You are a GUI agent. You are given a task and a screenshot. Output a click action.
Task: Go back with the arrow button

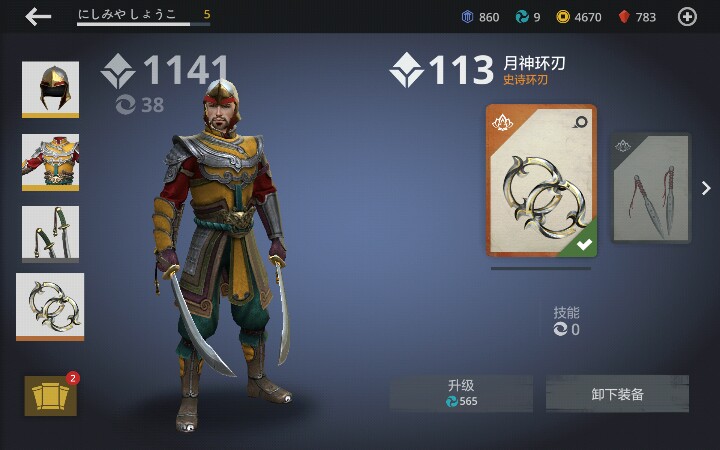39,16
